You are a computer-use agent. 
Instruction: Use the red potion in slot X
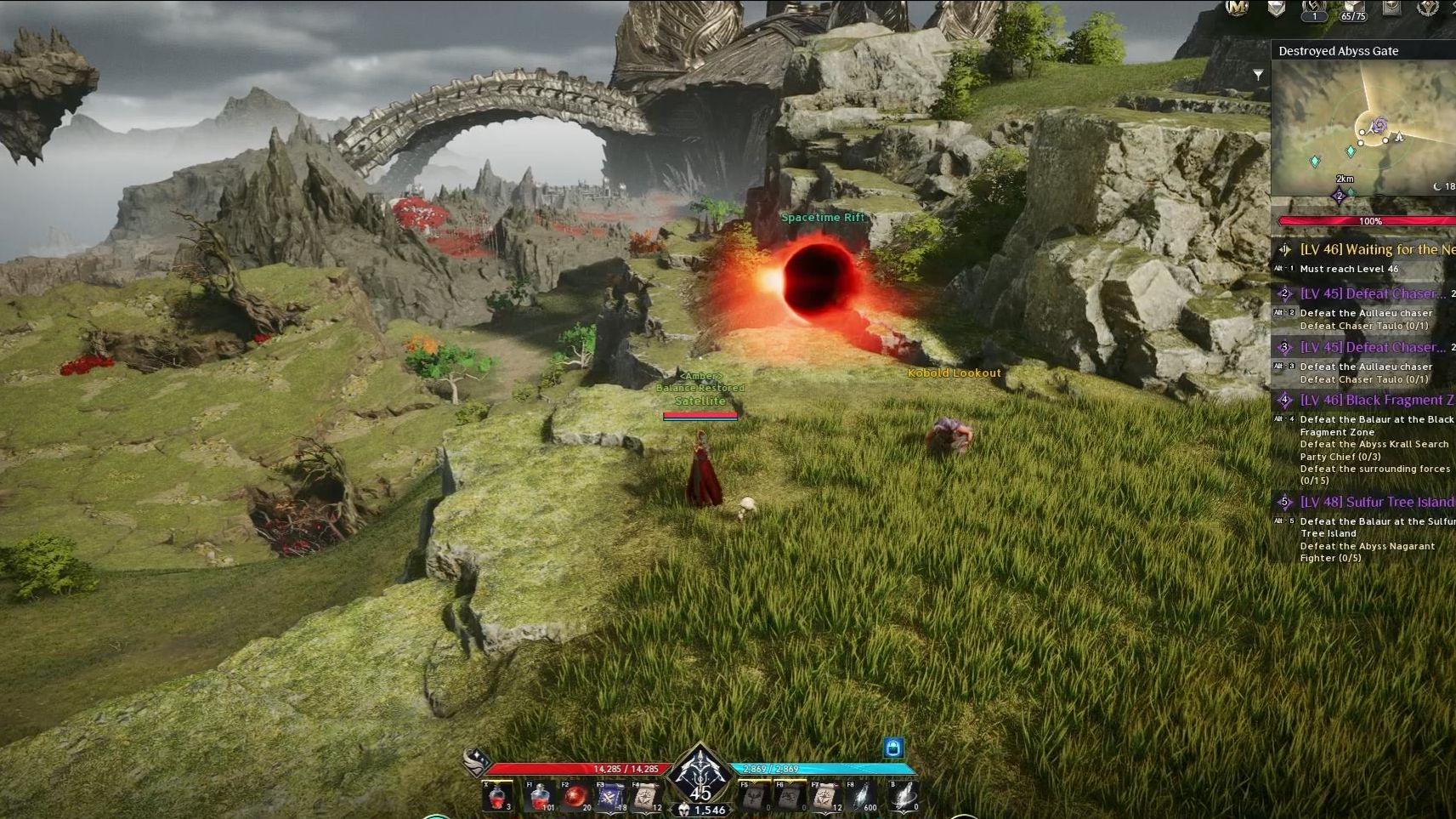click(x=497, y=798)
